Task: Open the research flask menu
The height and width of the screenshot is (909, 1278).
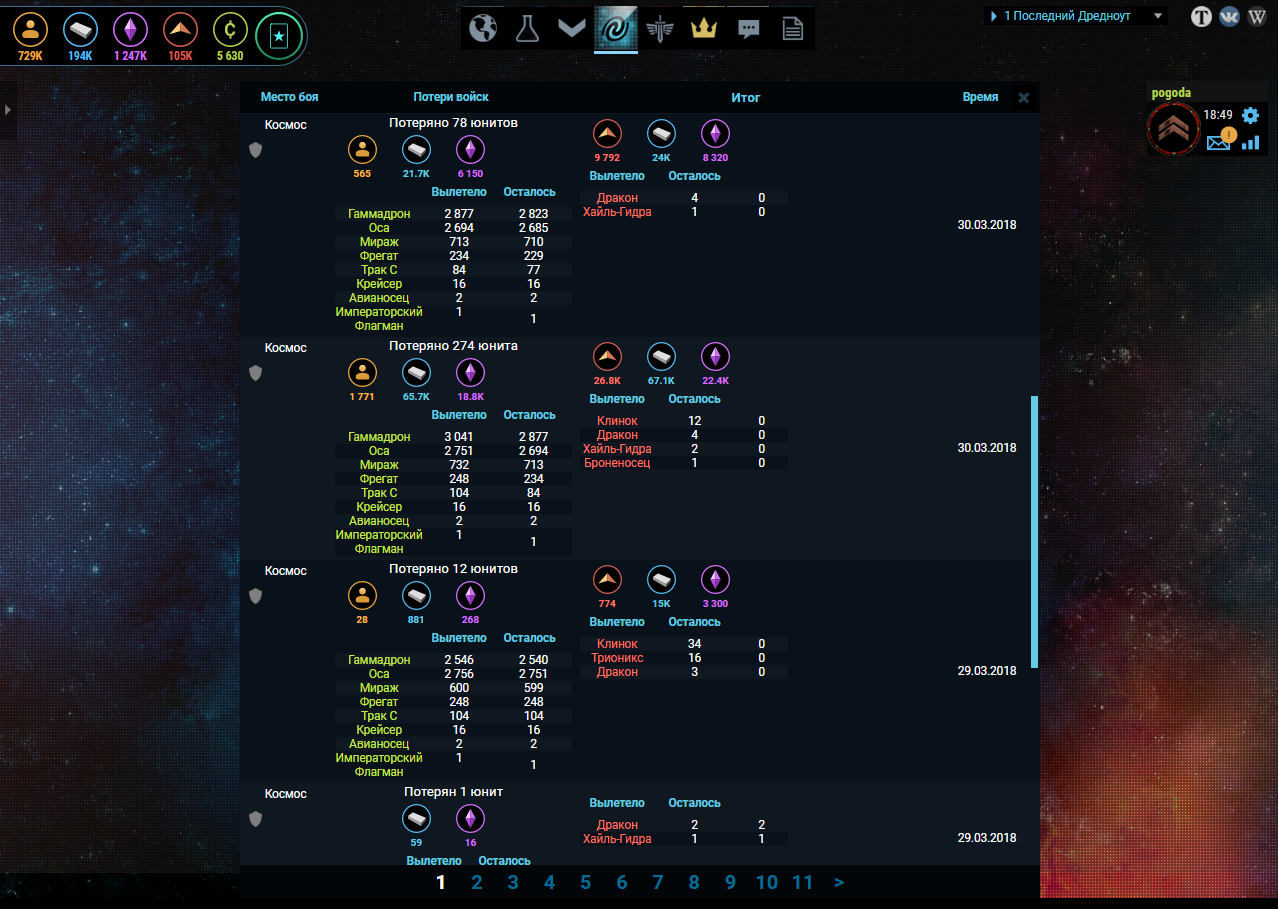Action: pyautogui.click(x=527, y=29)
